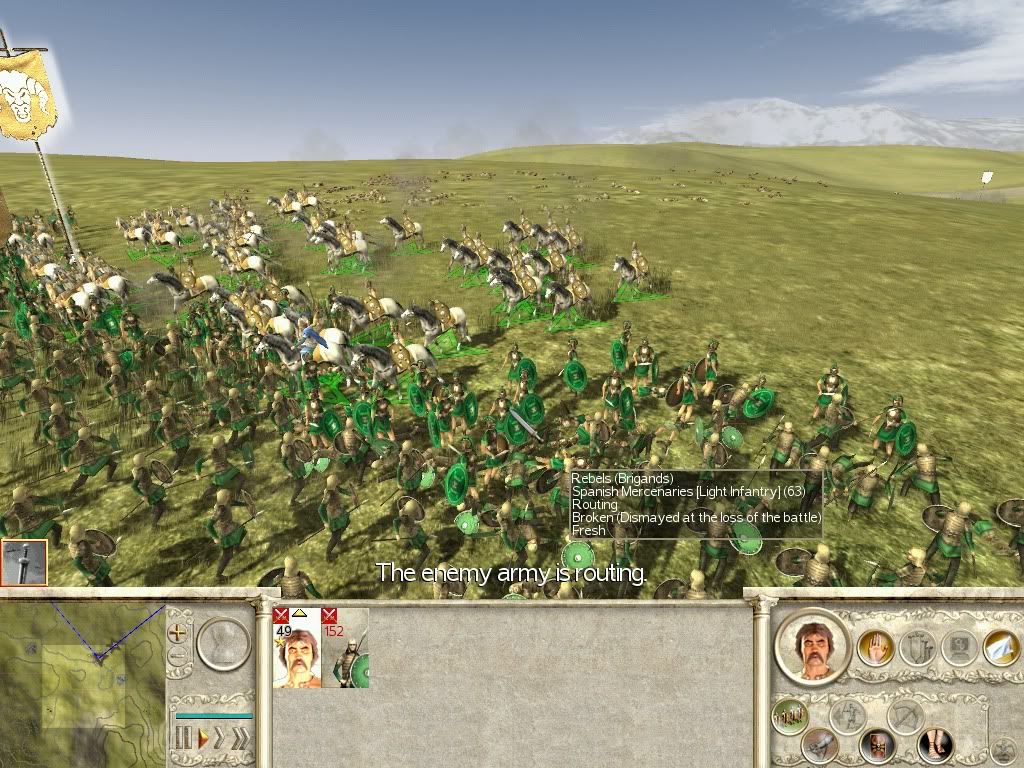Toggle the tight formation soldiers icon

click(790, 716)
